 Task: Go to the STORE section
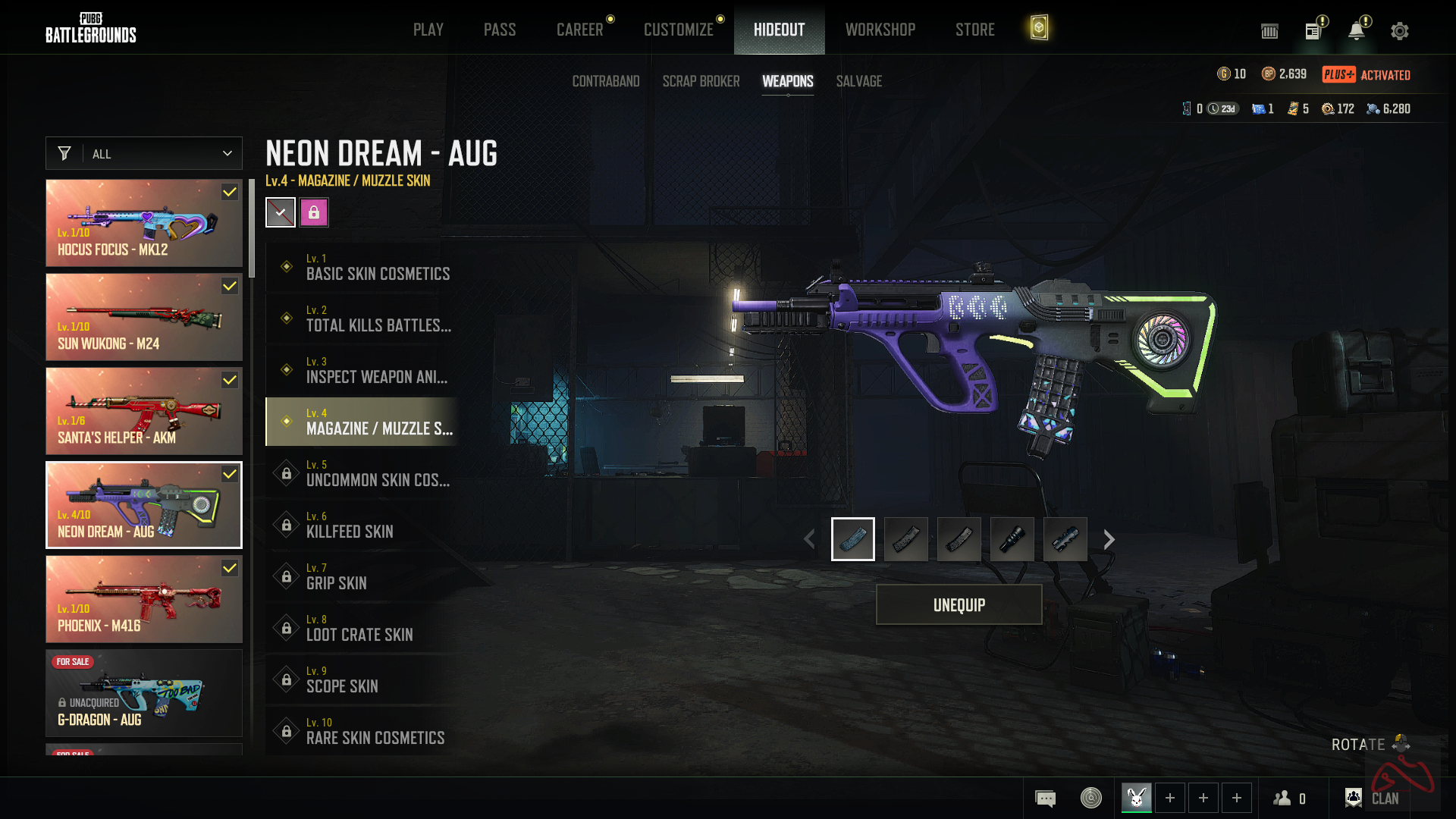coord(974,30)
